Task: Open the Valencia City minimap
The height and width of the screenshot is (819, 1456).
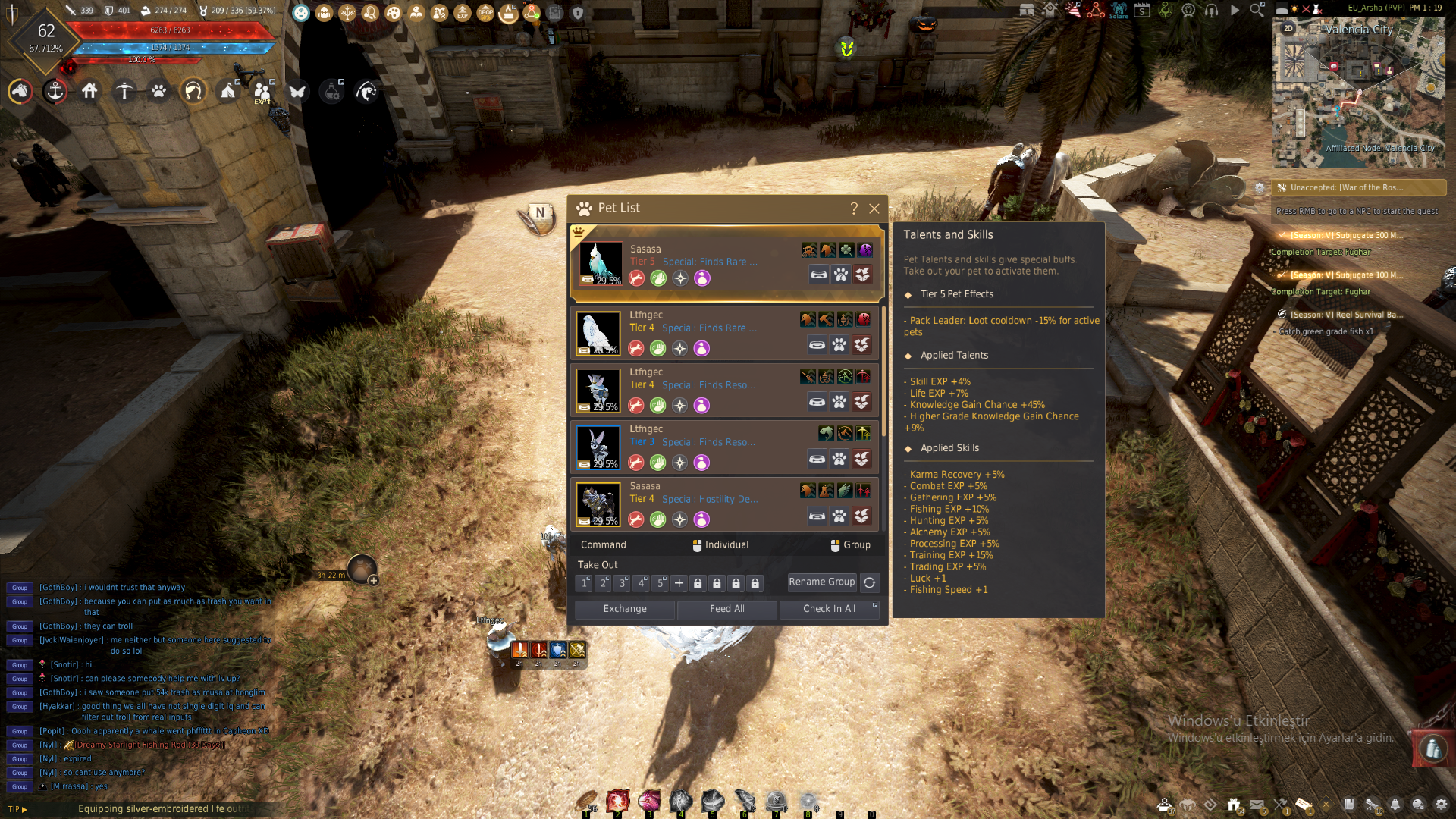Action: coord(1358,93)
